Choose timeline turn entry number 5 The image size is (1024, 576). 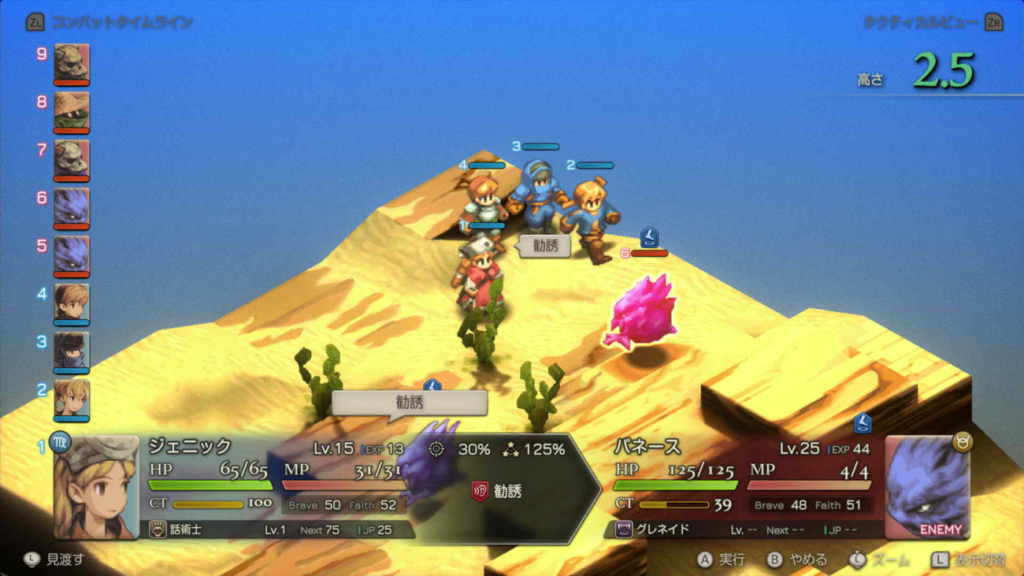click(x=71, y=254)
